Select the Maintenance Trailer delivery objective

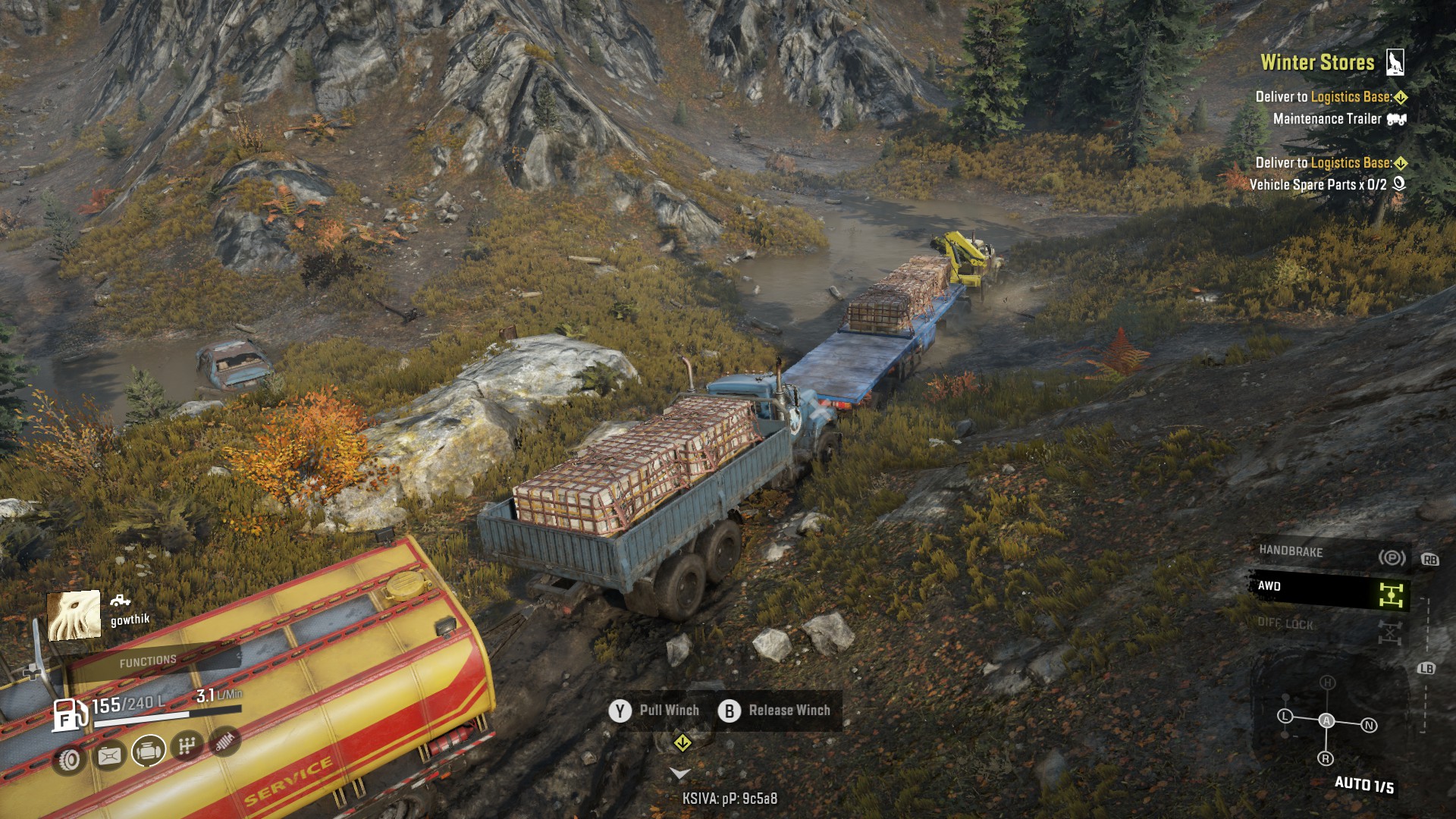(1327, 119)
